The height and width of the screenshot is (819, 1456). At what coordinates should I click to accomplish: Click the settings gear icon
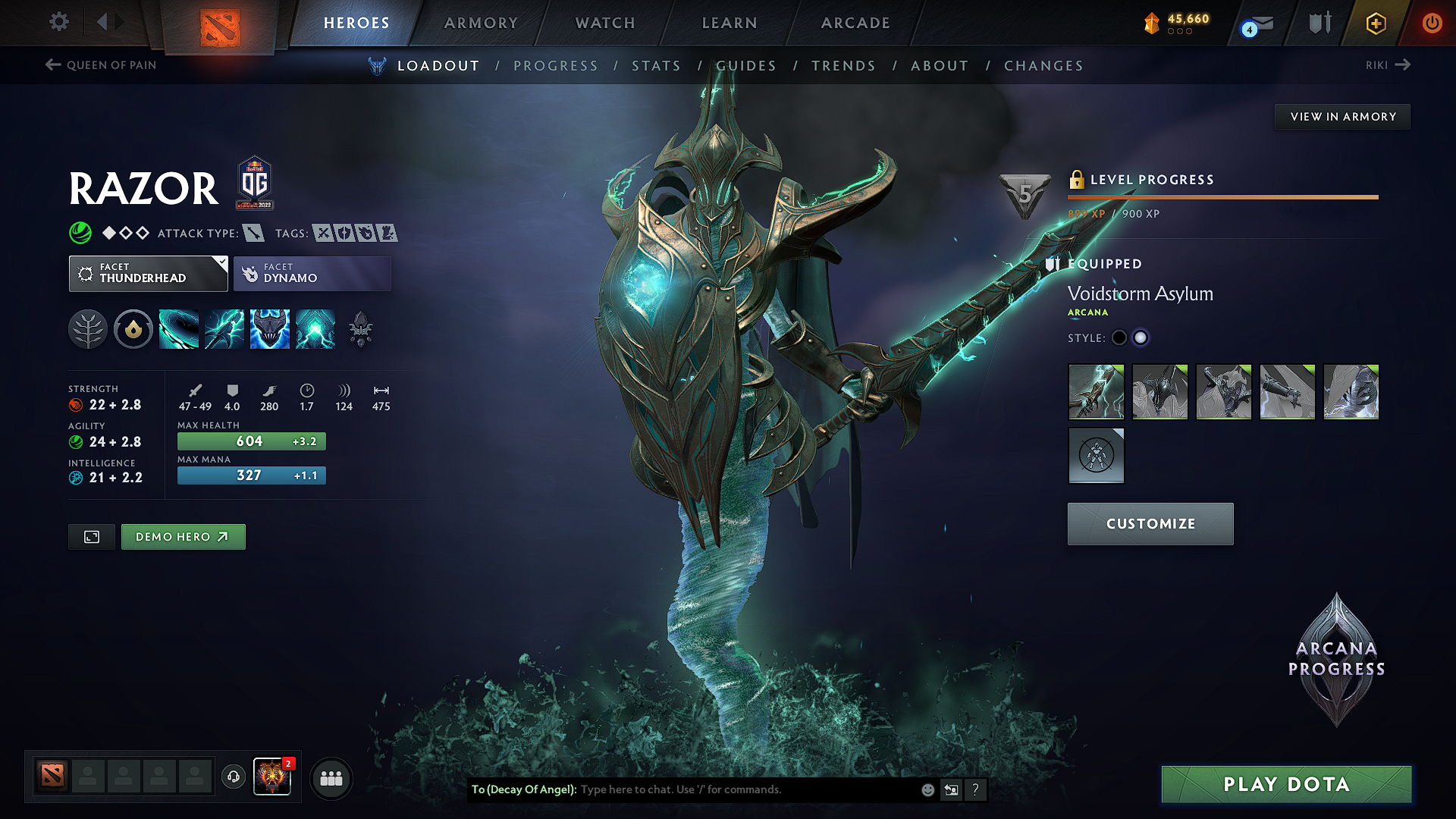[x=58, y=22]
